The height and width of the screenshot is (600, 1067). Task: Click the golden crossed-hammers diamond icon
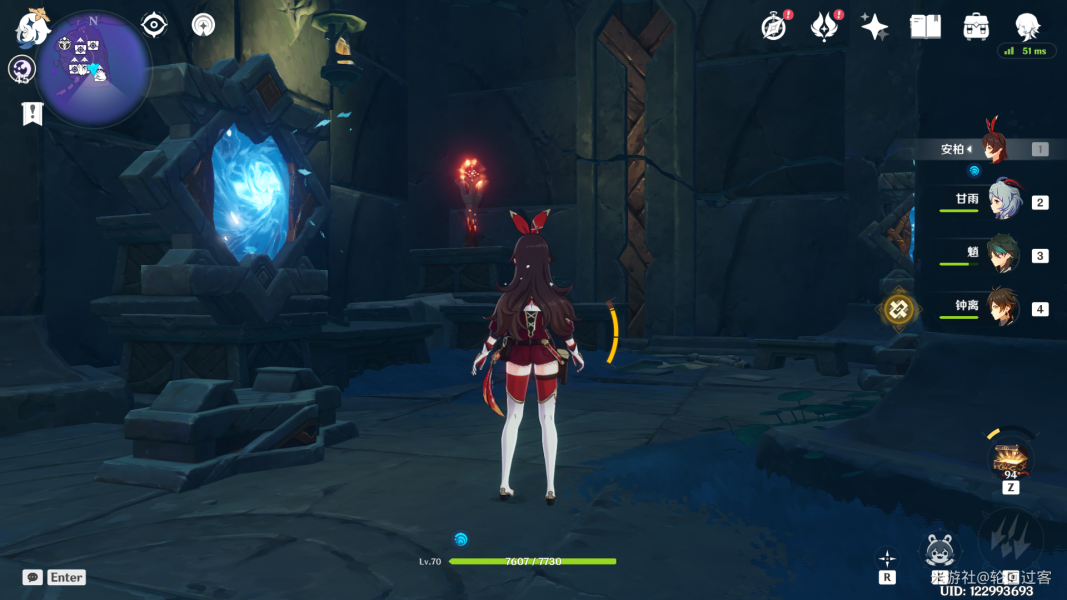tap(898, 310)
